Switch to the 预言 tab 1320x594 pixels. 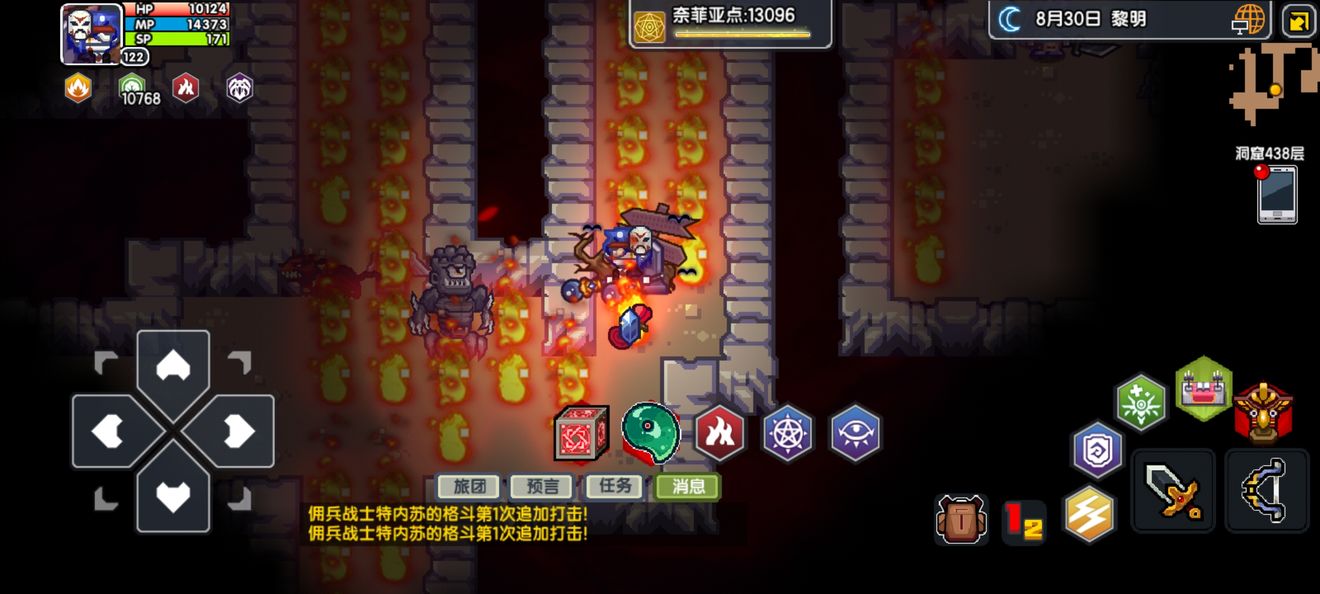[x=541, y=487]
